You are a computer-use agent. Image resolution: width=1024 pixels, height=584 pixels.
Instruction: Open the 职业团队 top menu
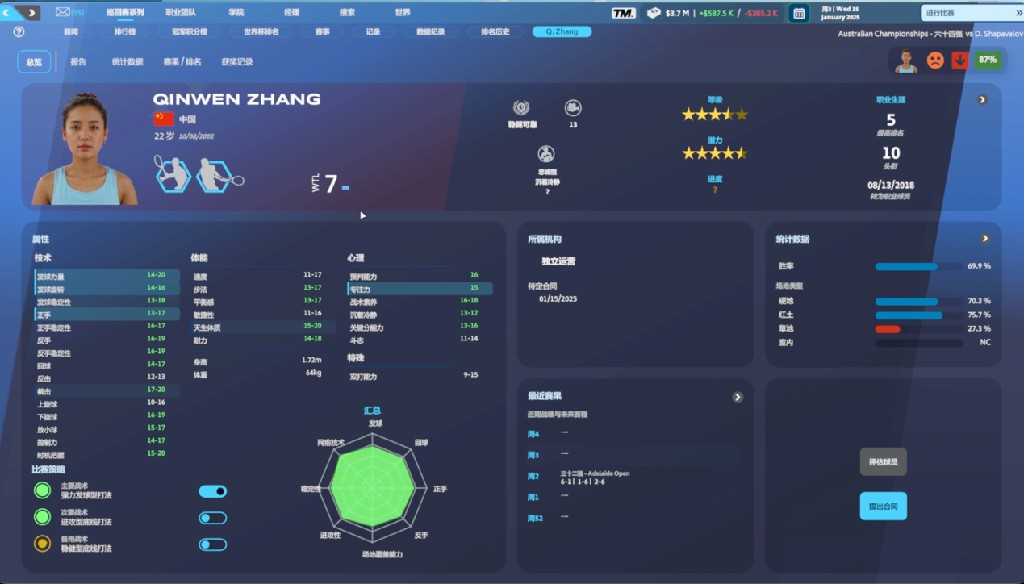coord(180,13)
